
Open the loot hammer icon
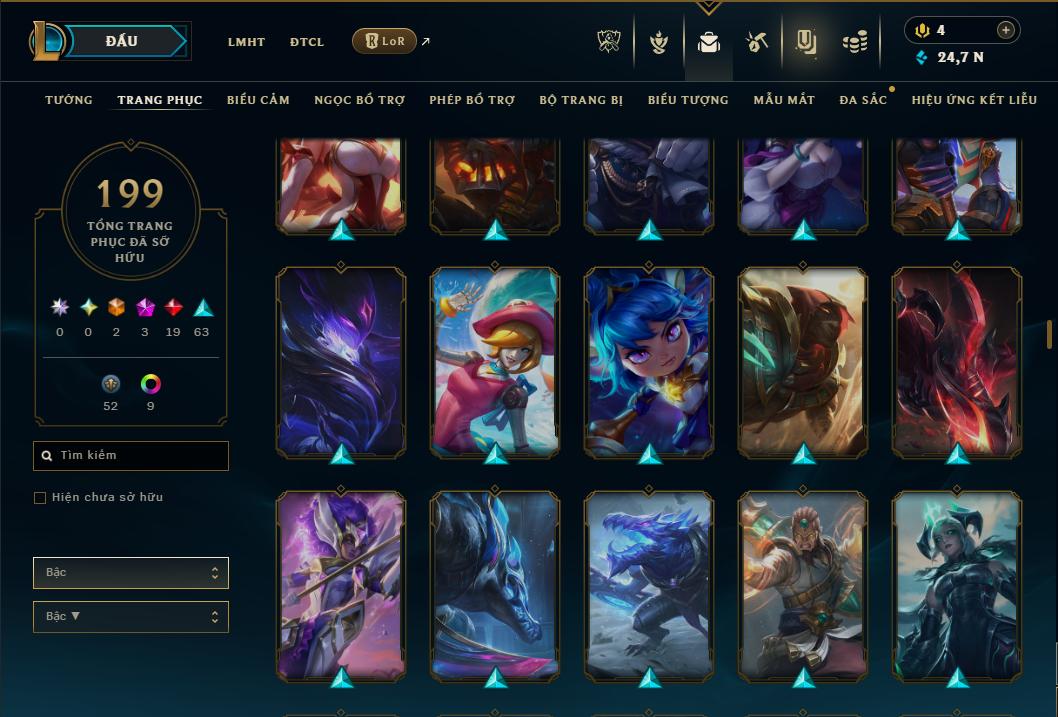point(756,42)
